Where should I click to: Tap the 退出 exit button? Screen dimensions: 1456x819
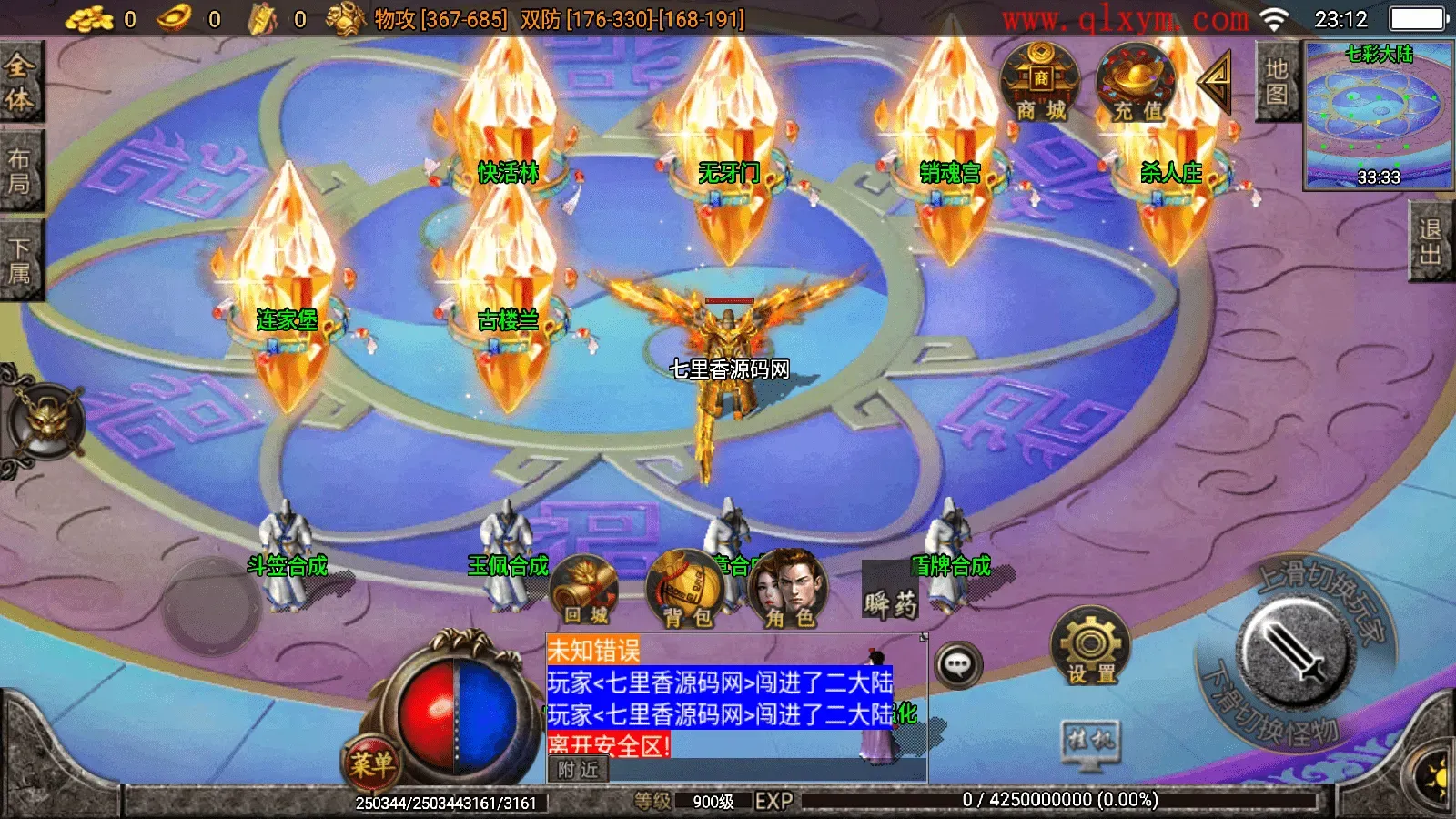coord(1431,242)
